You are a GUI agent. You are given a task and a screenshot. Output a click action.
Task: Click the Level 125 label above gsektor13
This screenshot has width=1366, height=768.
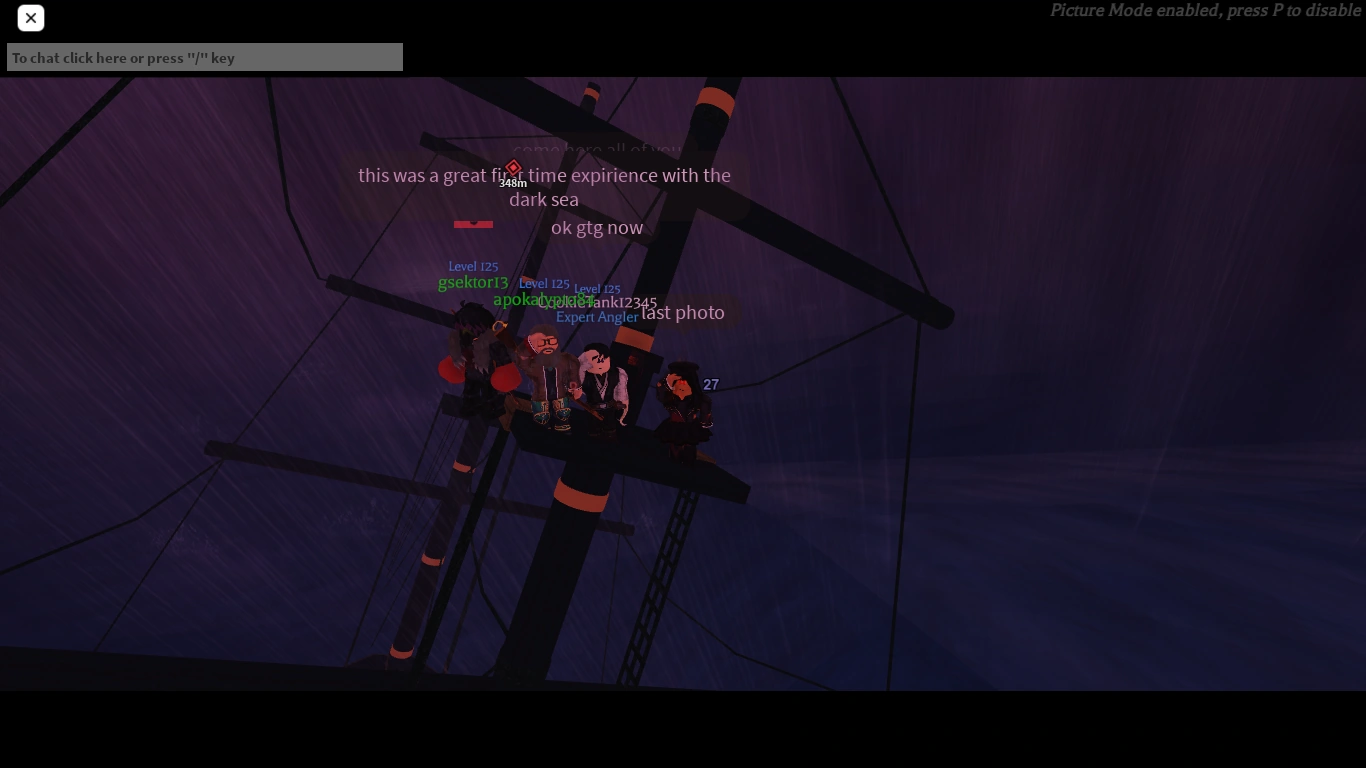(473, 266)
